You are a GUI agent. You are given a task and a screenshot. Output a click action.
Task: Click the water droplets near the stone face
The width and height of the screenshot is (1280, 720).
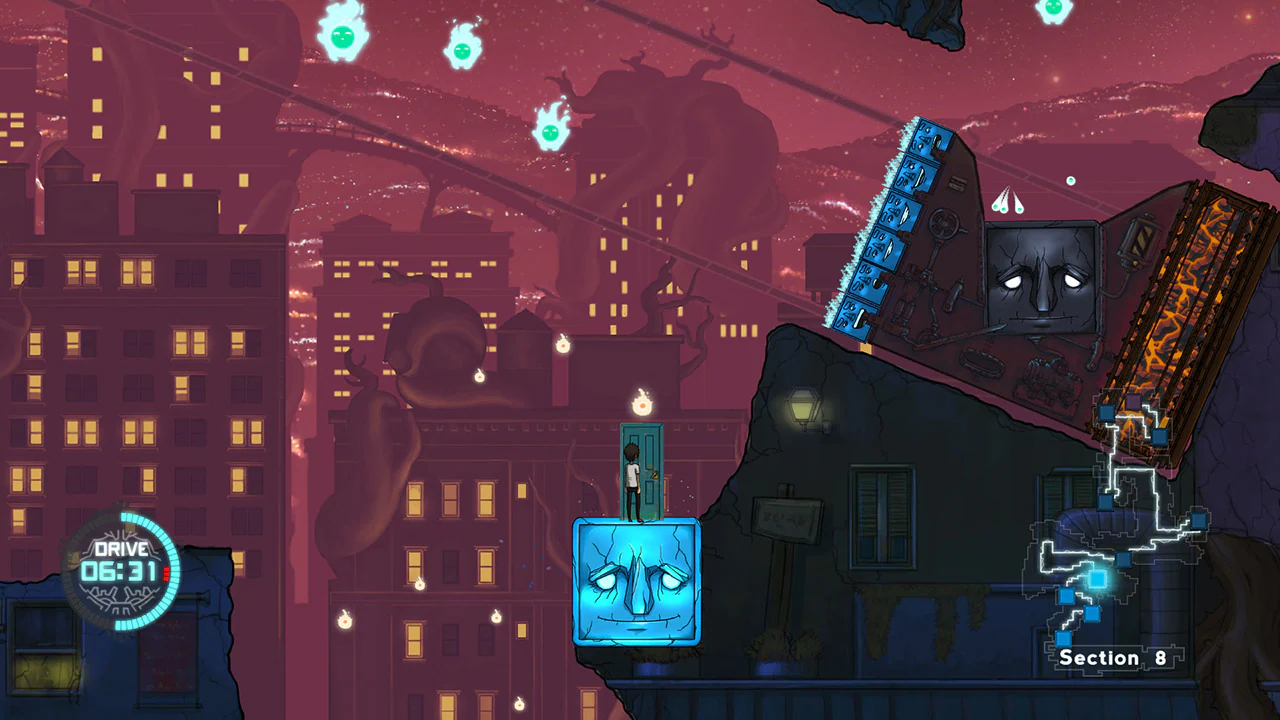pyautogui.click(x=1010, y=202)
